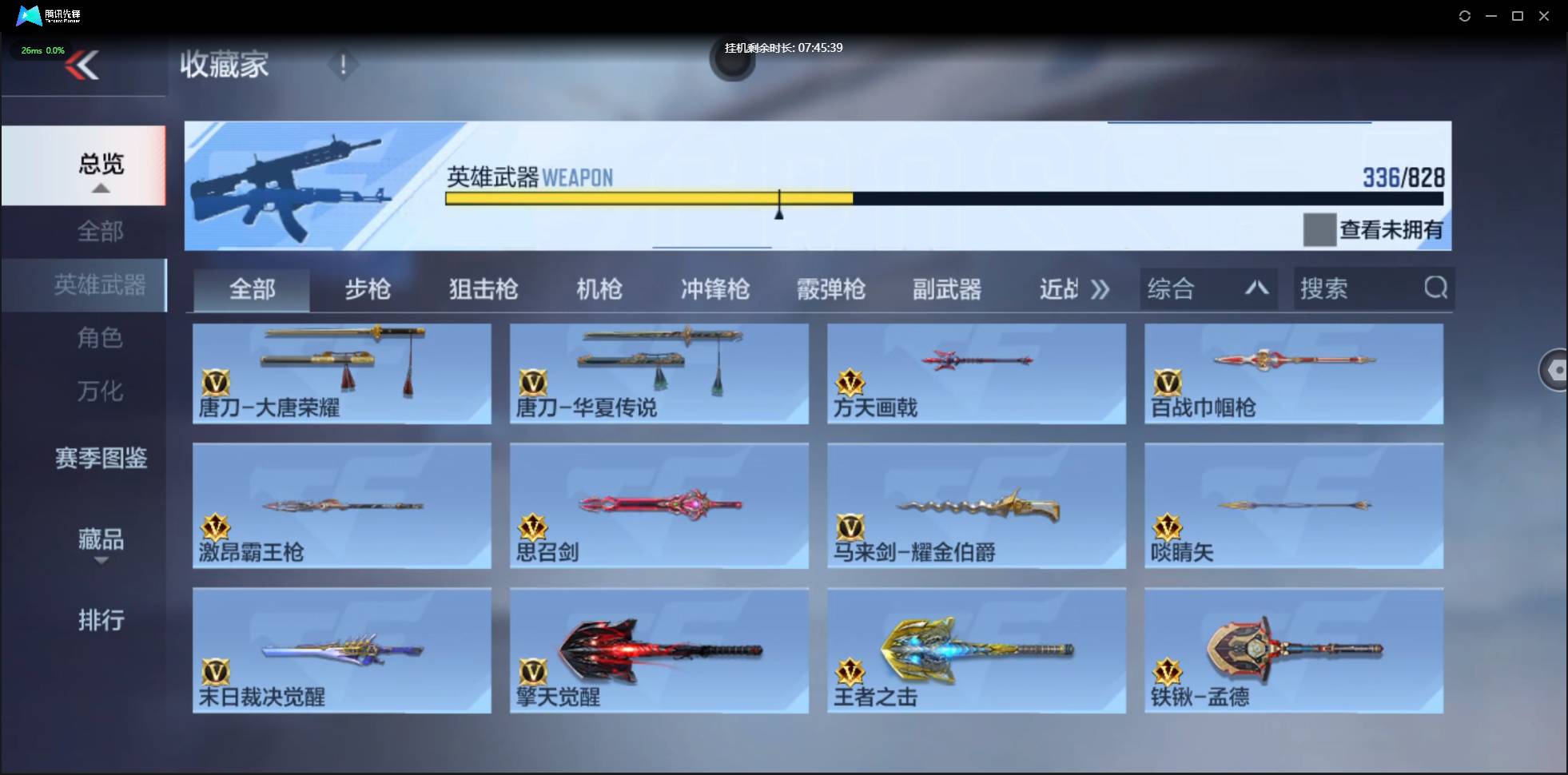Open 赛季图鉴 from the left sidebar
1568x775 pixels.
tap(101, 458)
